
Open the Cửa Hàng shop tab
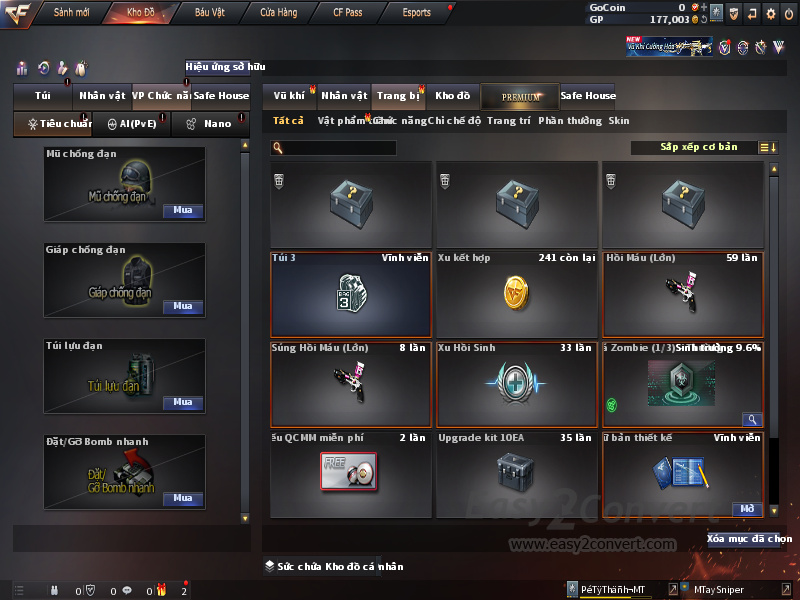278,13
